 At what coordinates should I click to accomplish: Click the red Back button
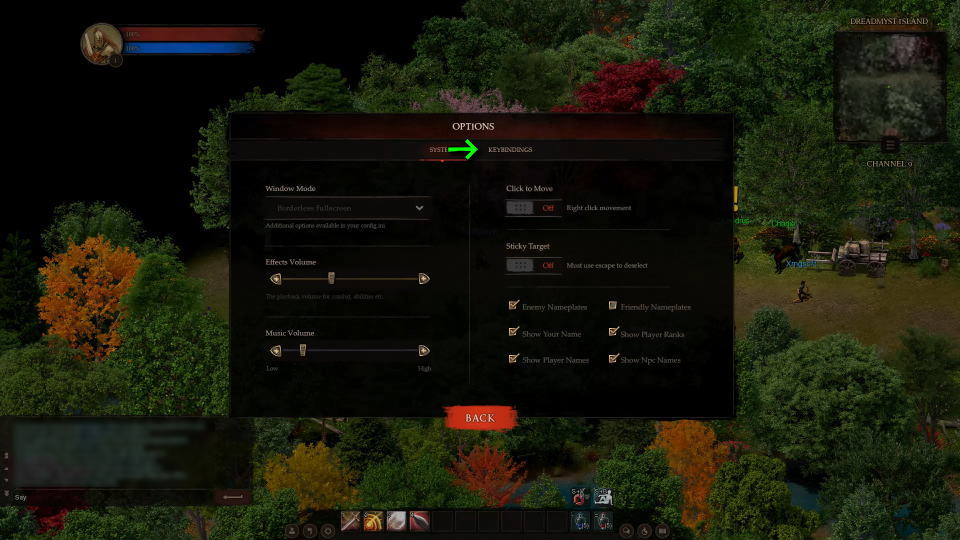pyautogui.click(x=480, y=418)
